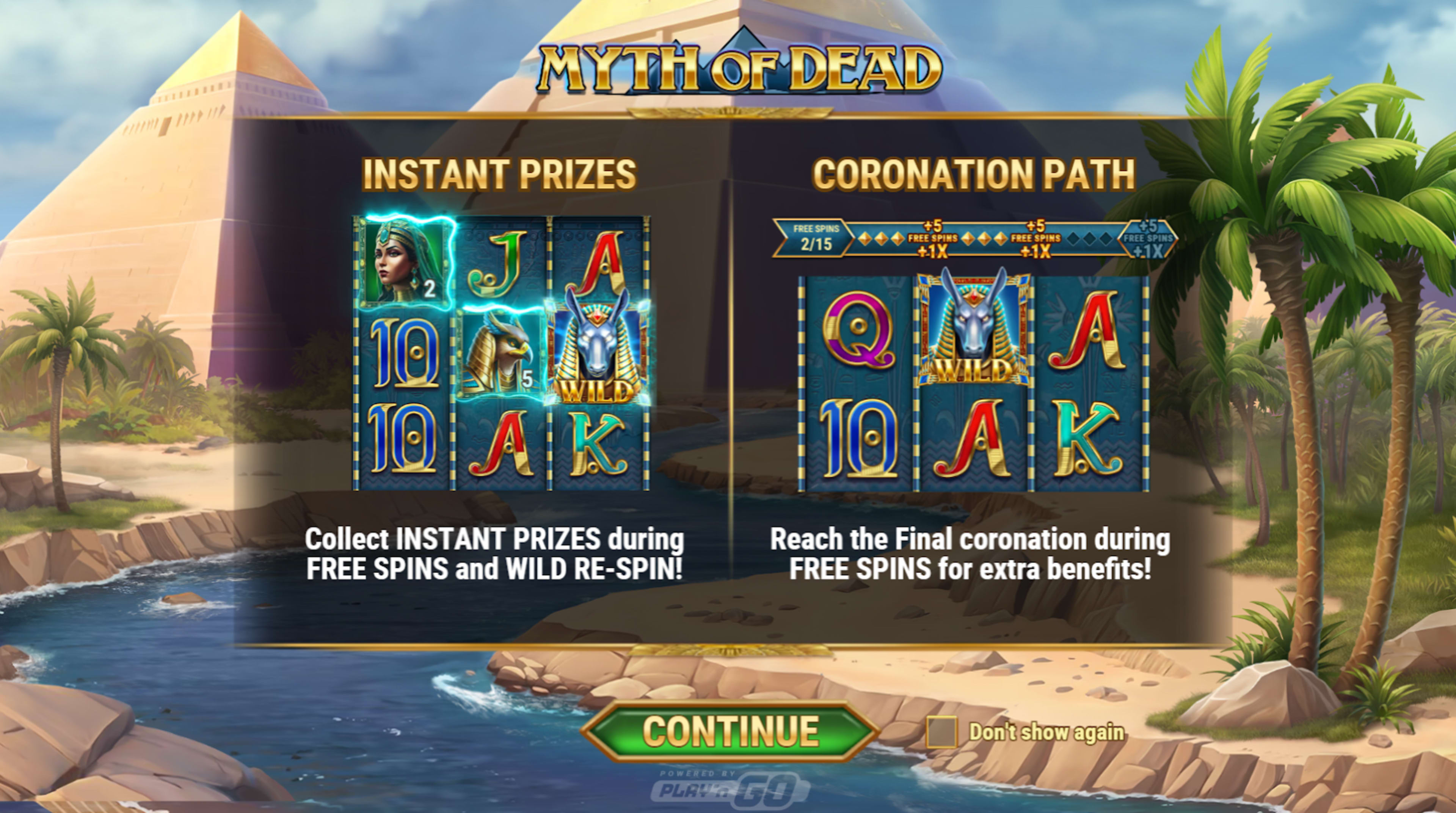Screen dimensions: 1456x813
Task: Toggle the first diamond marker on the path
Action: coord(865,239)
